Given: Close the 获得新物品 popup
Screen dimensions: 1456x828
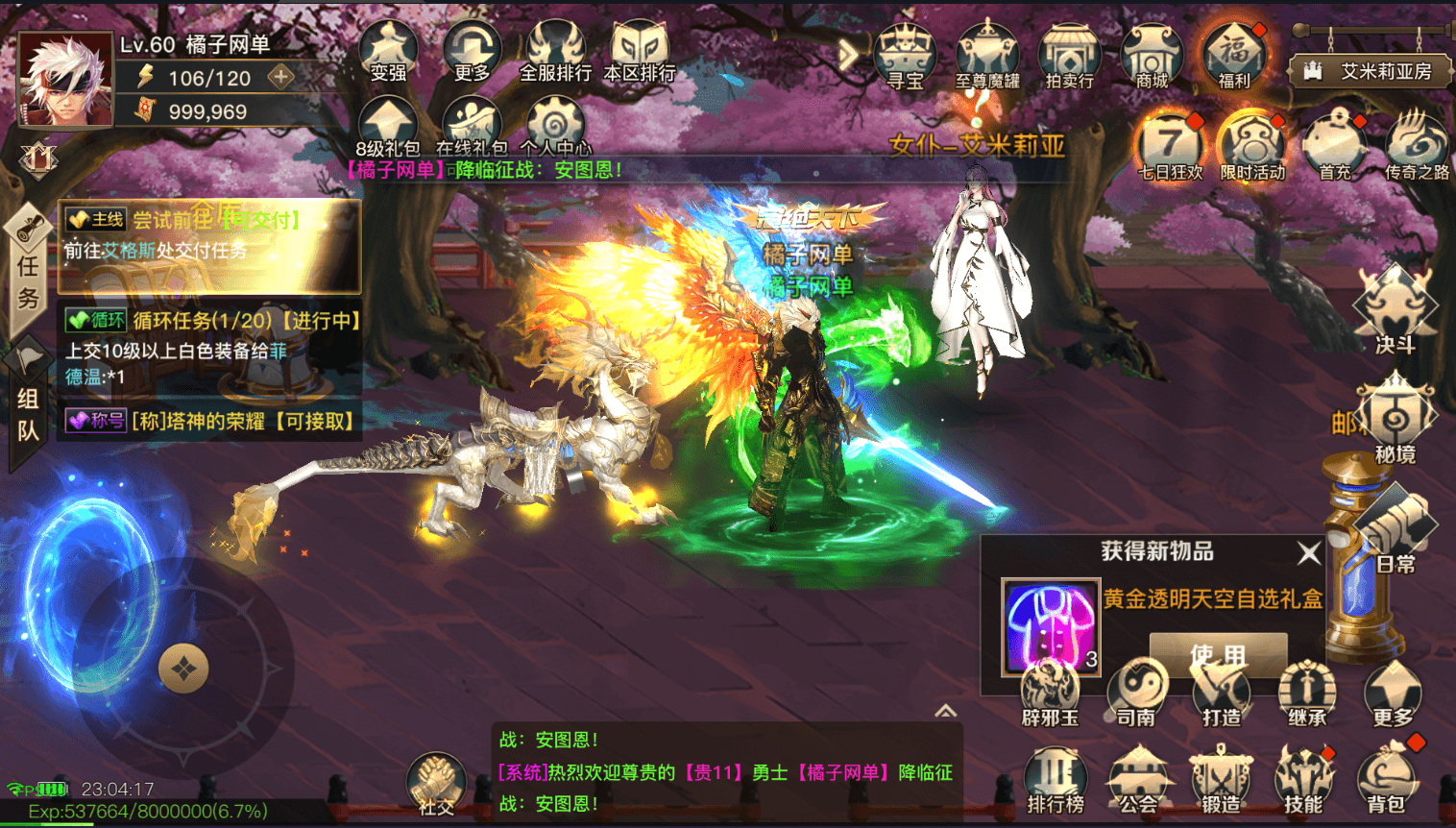Looking at the screenshot, I should pos(1308,552).
